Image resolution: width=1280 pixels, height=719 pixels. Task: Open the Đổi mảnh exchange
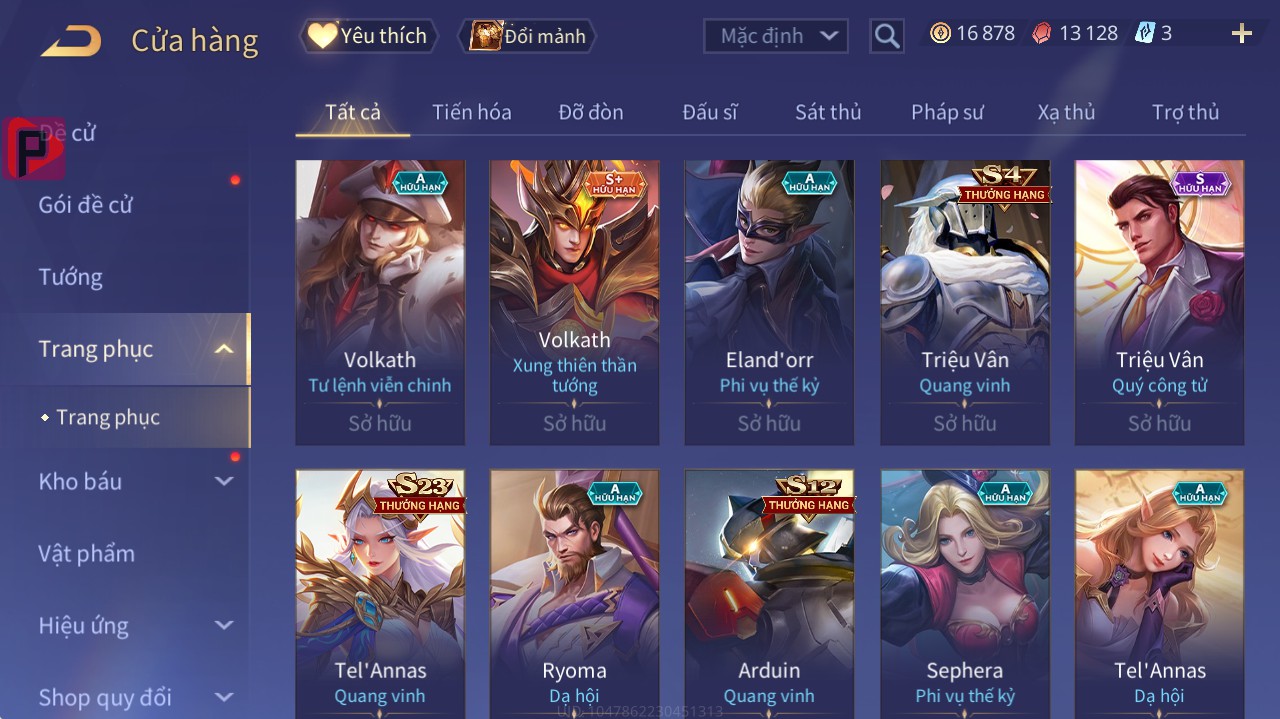tap(527, 36)
